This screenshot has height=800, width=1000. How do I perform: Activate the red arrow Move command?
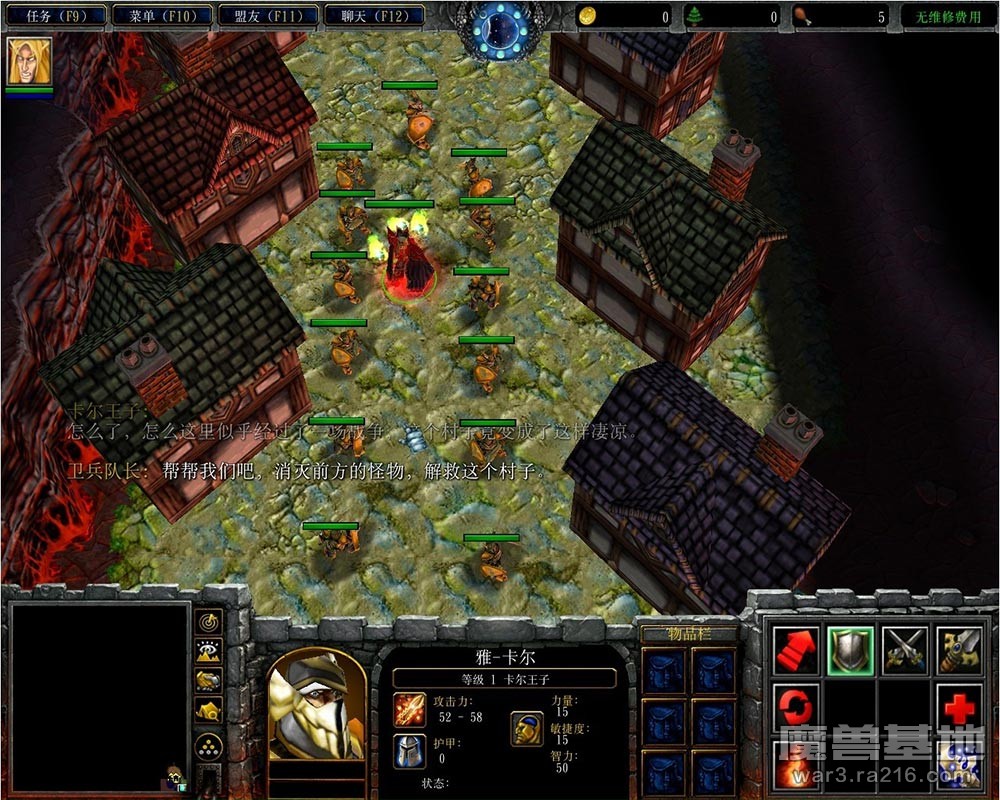tap(797, 650)
